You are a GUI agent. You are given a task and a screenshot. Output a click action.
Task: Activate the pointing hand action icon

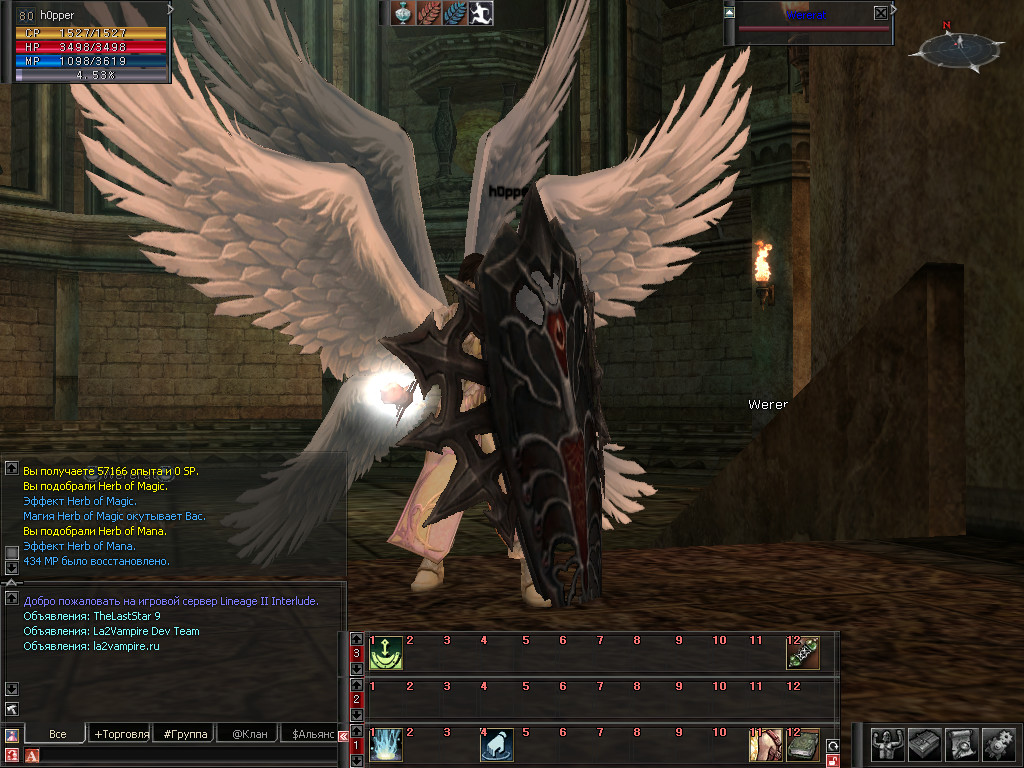pyautogui.click(x=497, y=745)
